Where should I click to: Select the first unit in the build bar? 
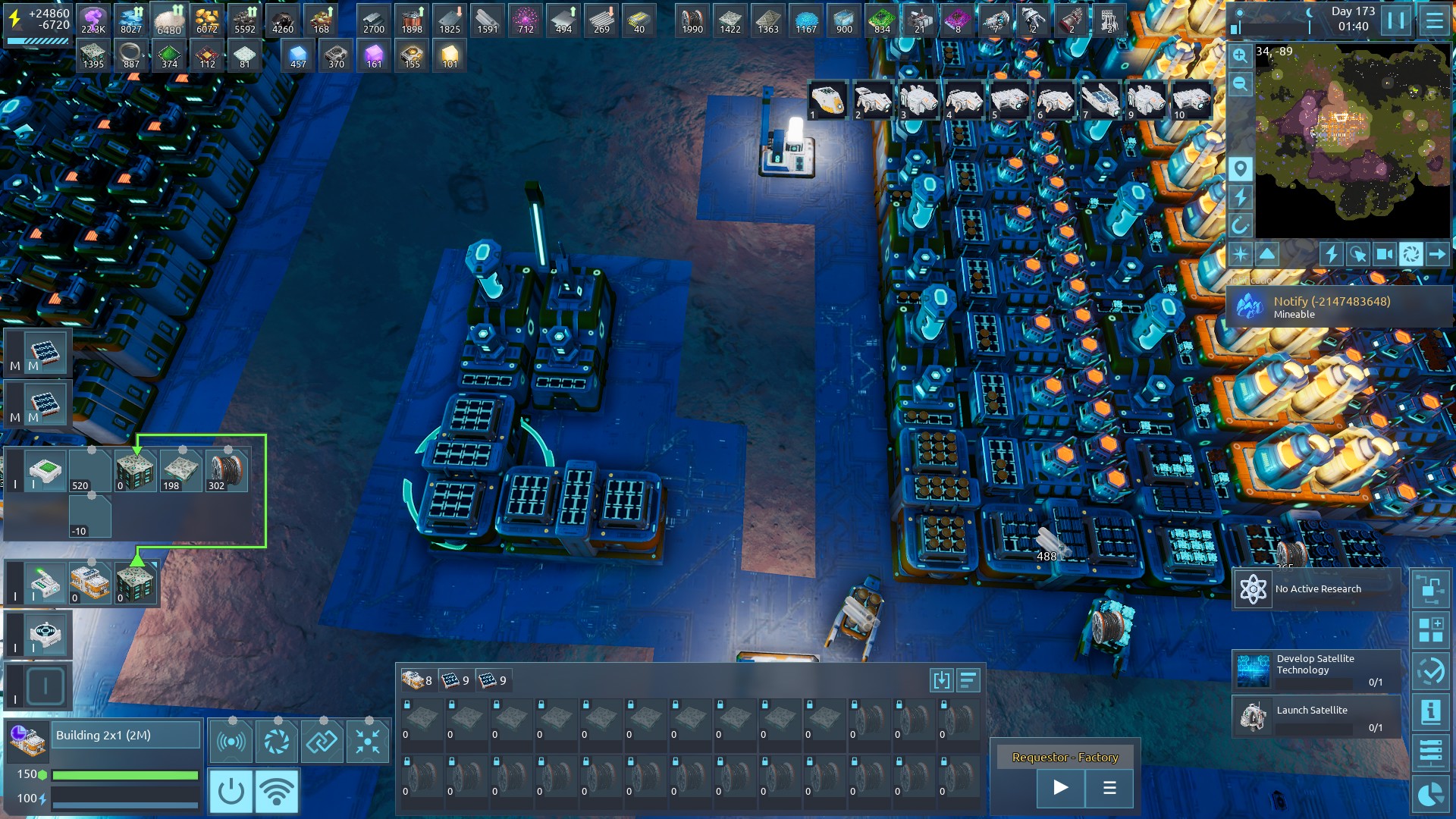[x=828, y=101]
